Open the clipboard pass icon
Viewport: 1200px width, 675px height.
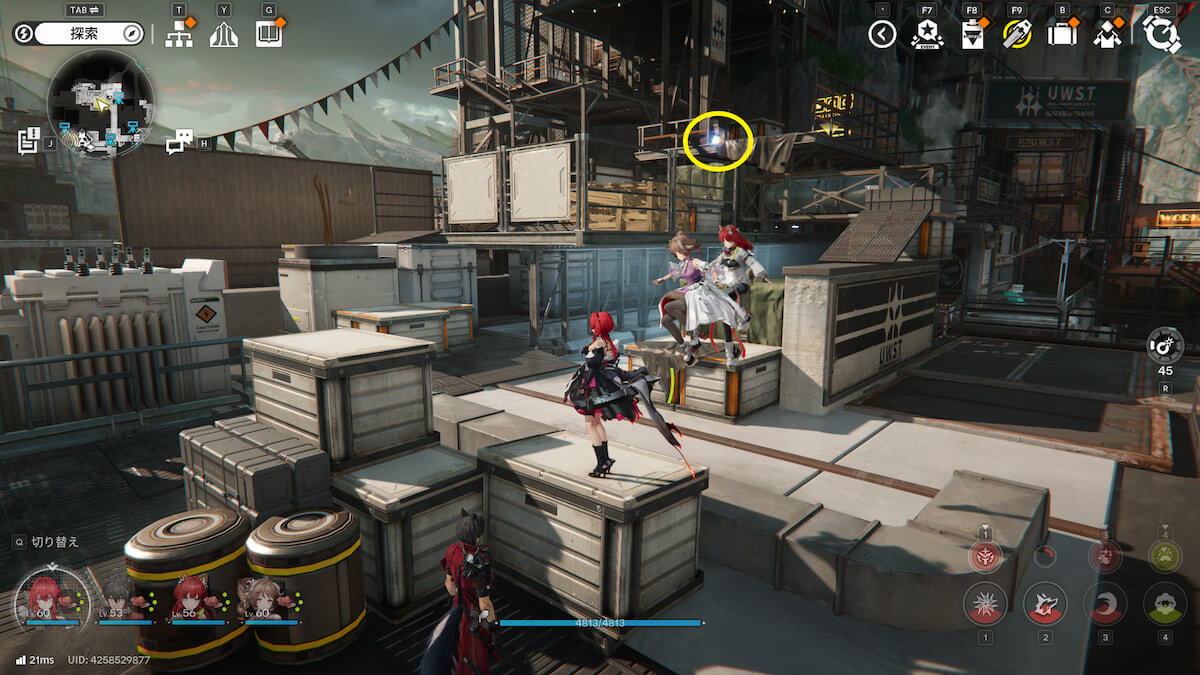coord(972,35)
